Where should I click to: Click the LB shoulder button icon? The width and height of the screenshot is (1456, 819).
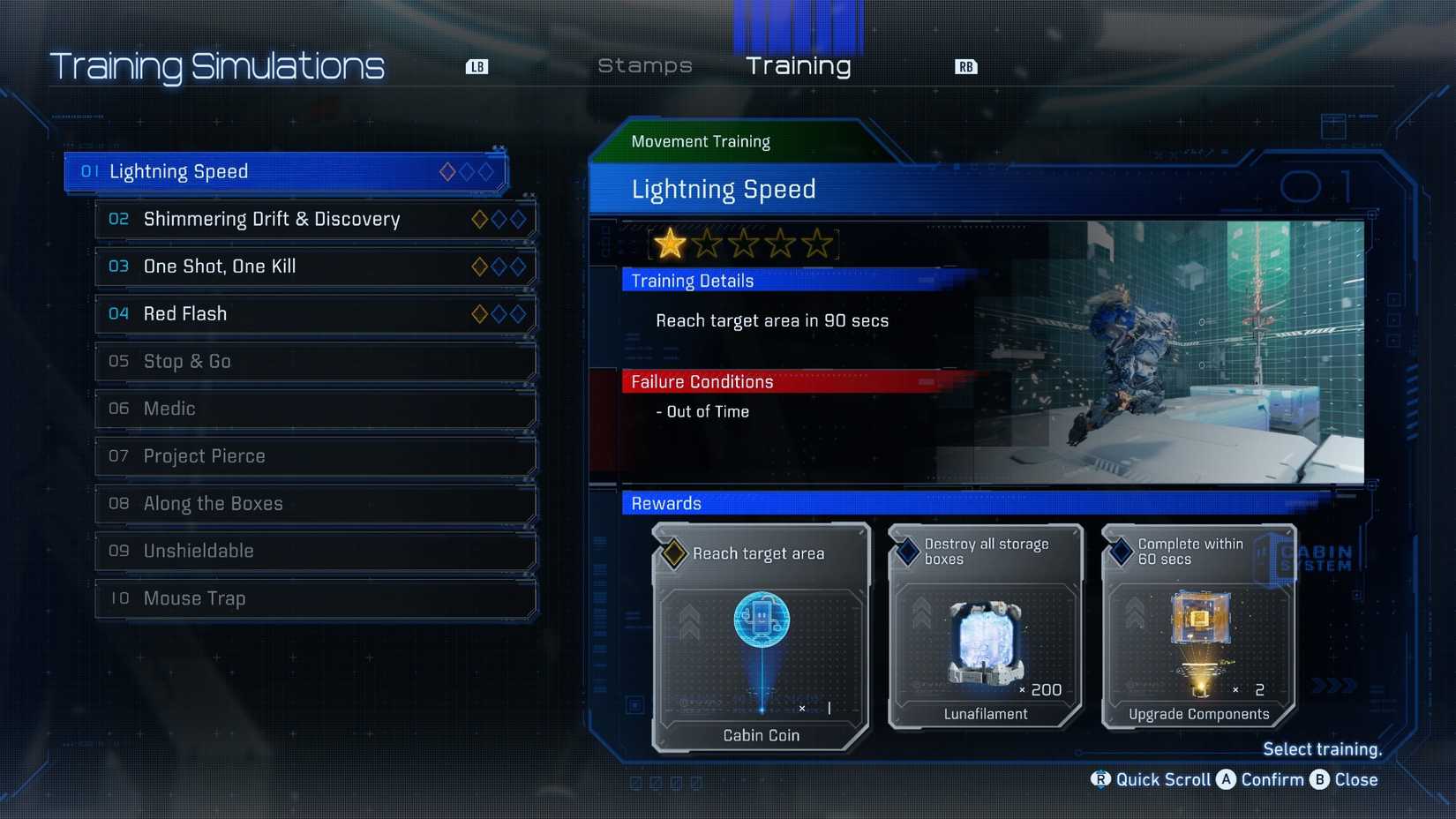[477, 65]
